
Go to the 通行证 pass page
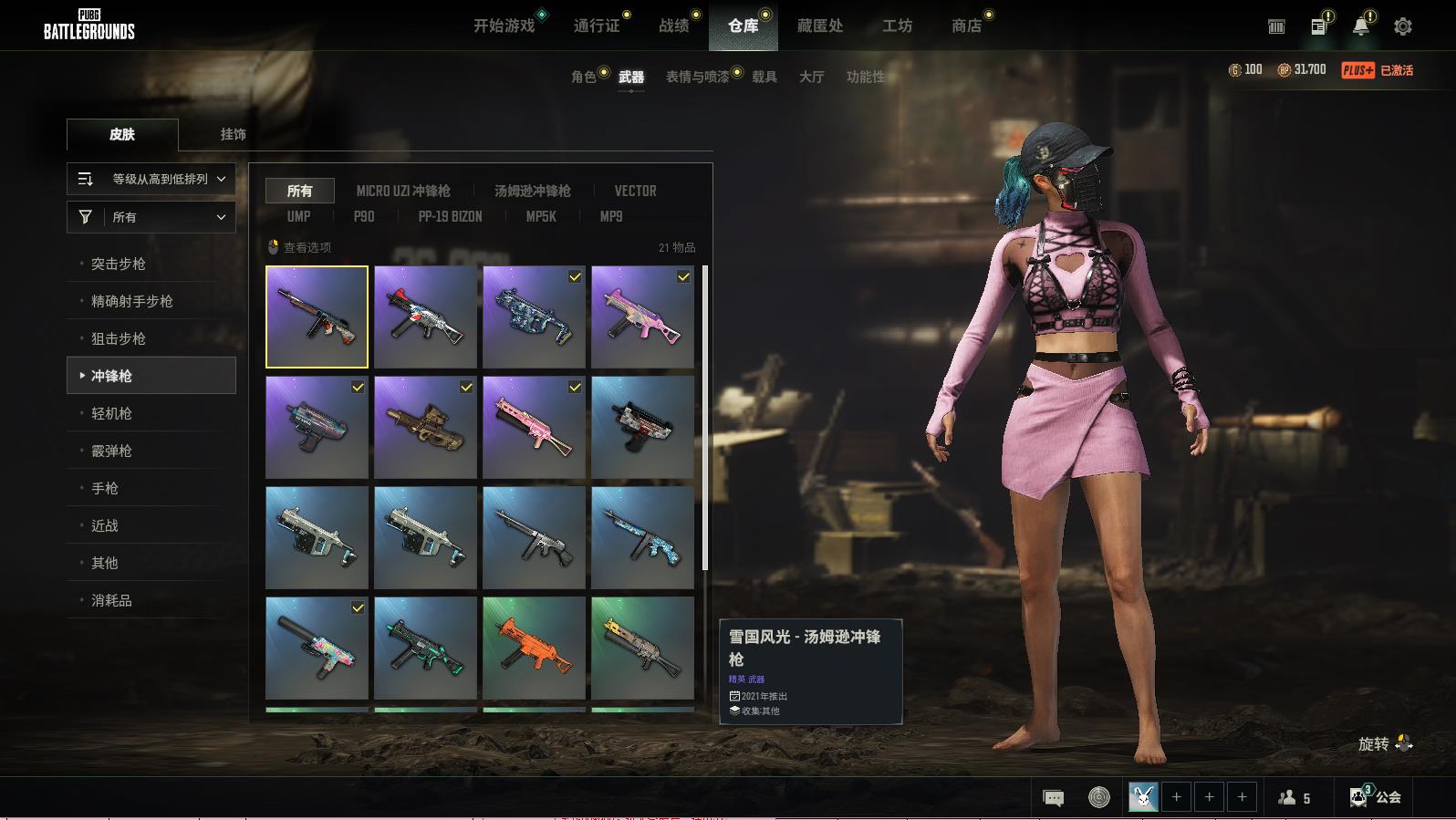[x=597, y=26]
